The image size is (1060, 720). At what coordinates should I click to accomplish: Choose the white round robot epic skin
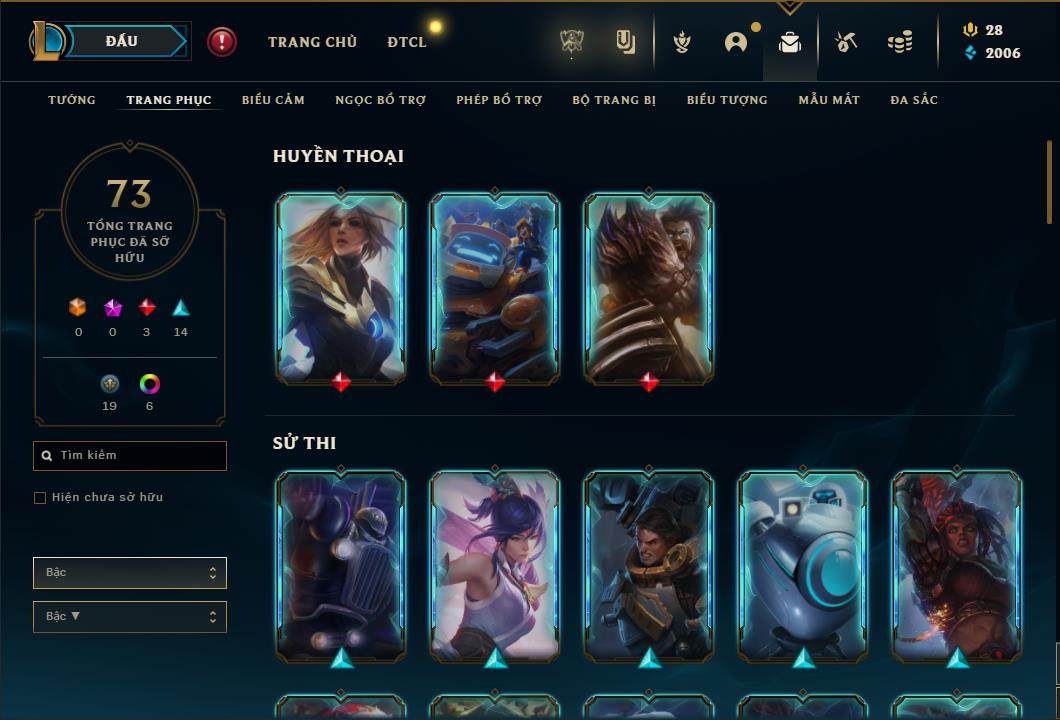pos(803,566)
